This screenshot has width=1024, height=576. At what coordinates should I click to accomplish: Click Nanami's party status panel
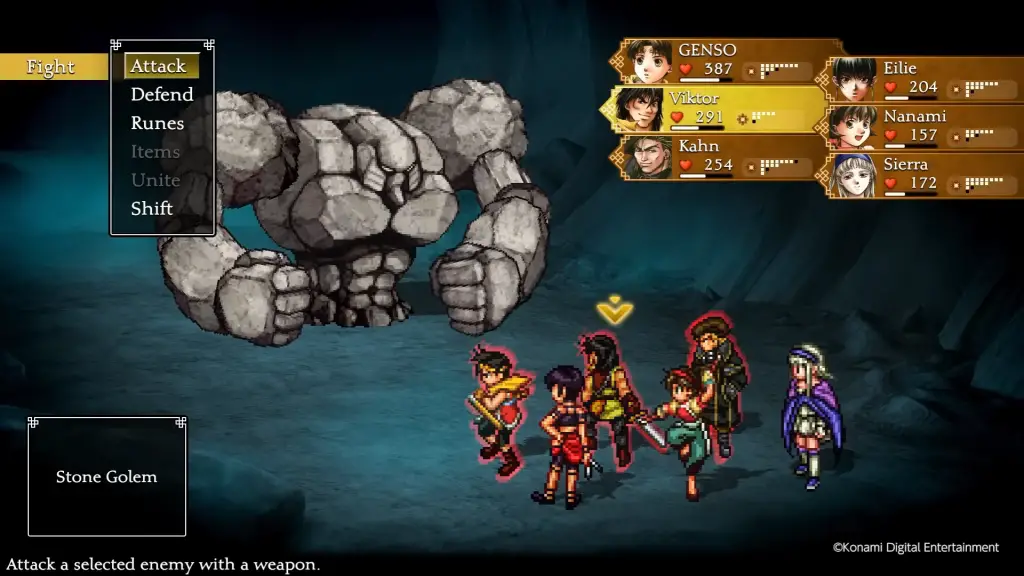(x=925, y=126)
